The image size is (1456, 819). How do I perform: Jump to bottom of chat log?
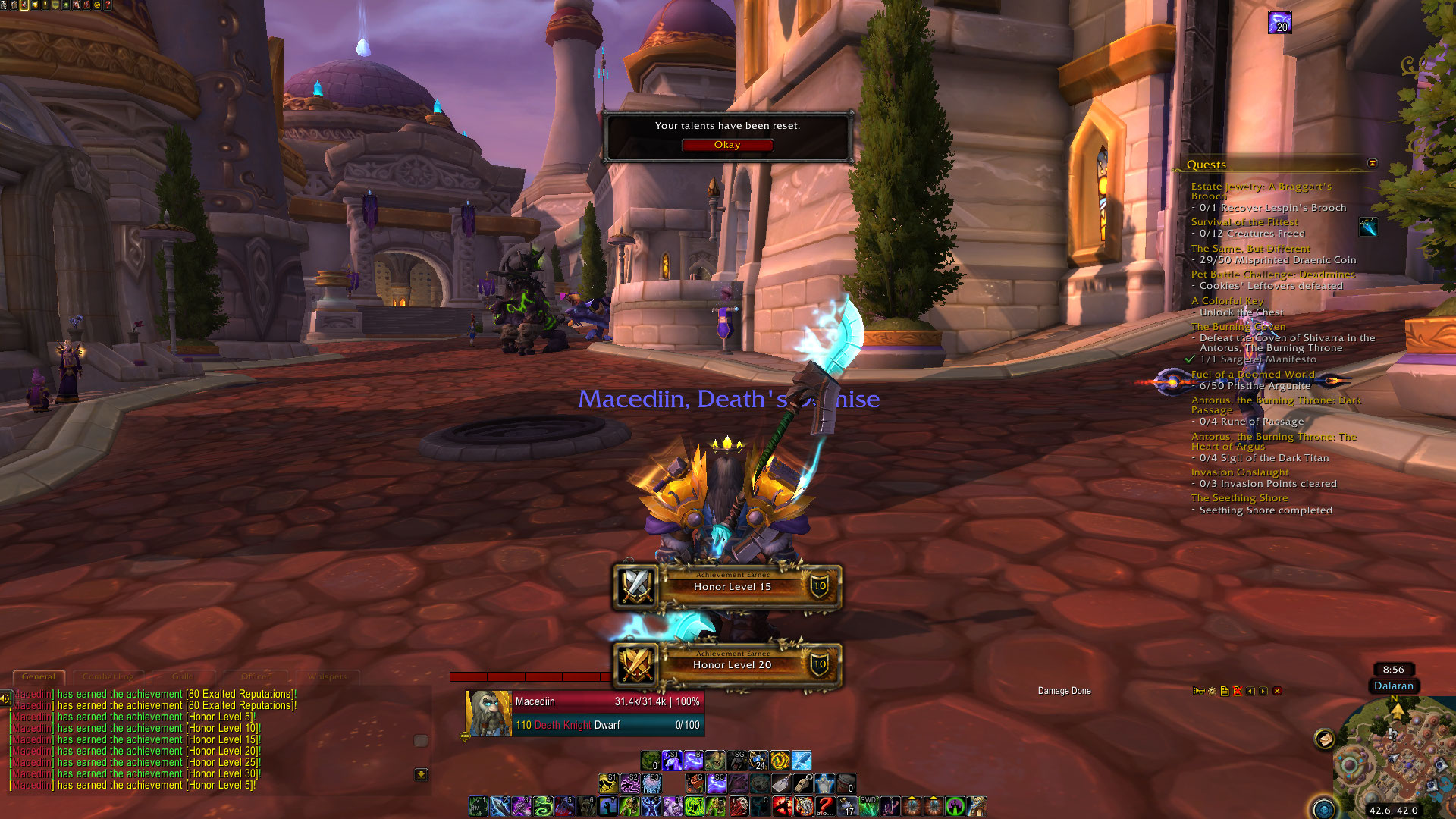tap(422, 774)
